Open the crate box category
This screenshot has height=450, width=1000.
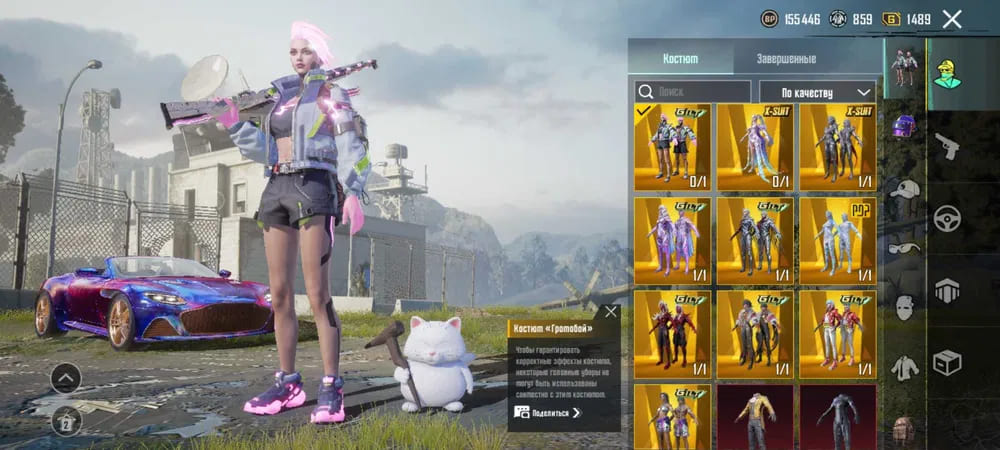pyautogui.click(x=946, y=362)
